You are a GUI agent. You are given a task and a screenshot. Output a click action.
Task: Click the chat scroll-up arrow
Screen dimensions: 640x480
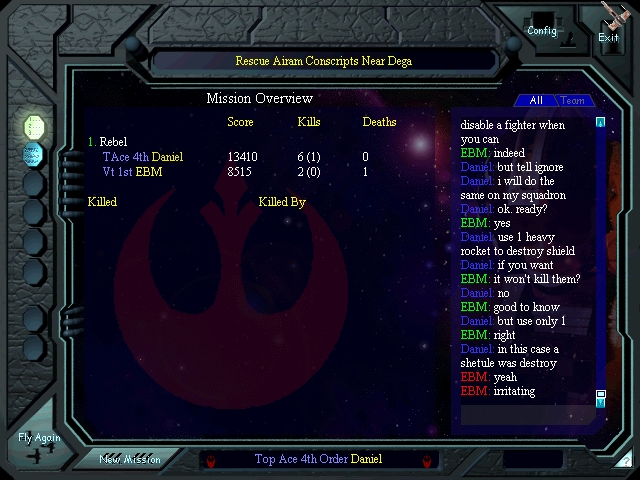[600, 123]
